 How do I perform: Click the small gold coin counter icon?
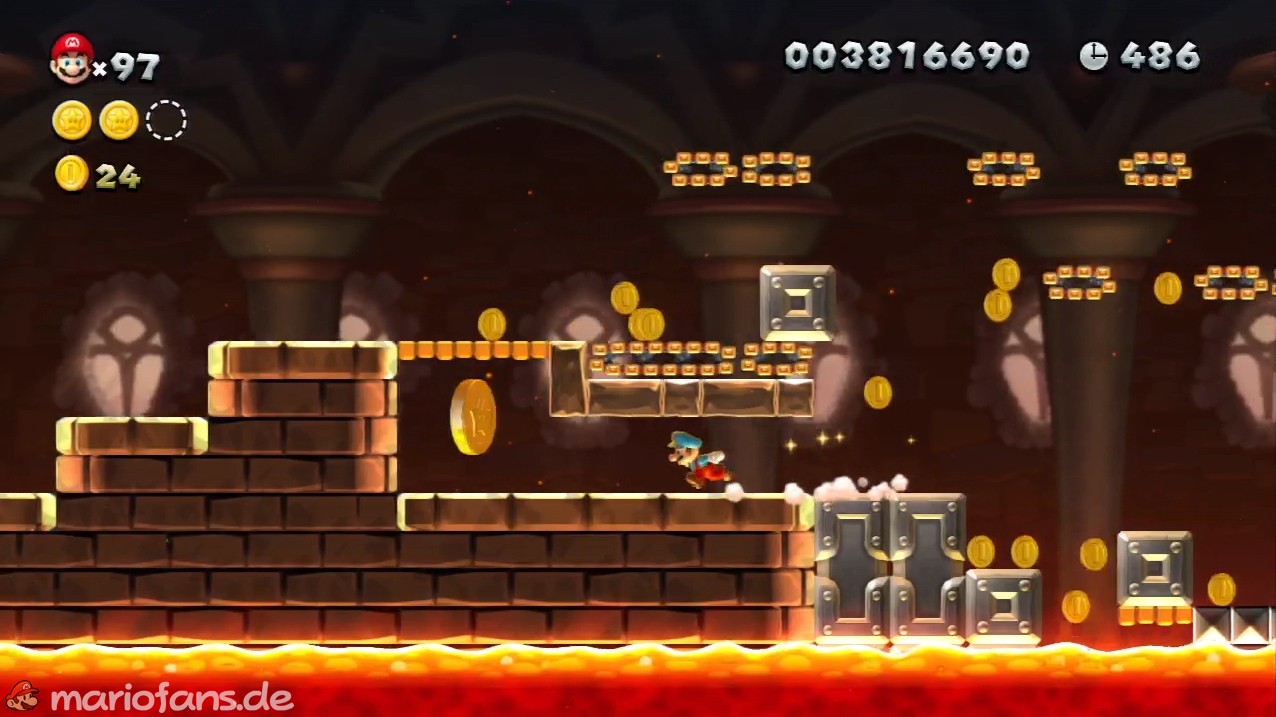[72, 173]
